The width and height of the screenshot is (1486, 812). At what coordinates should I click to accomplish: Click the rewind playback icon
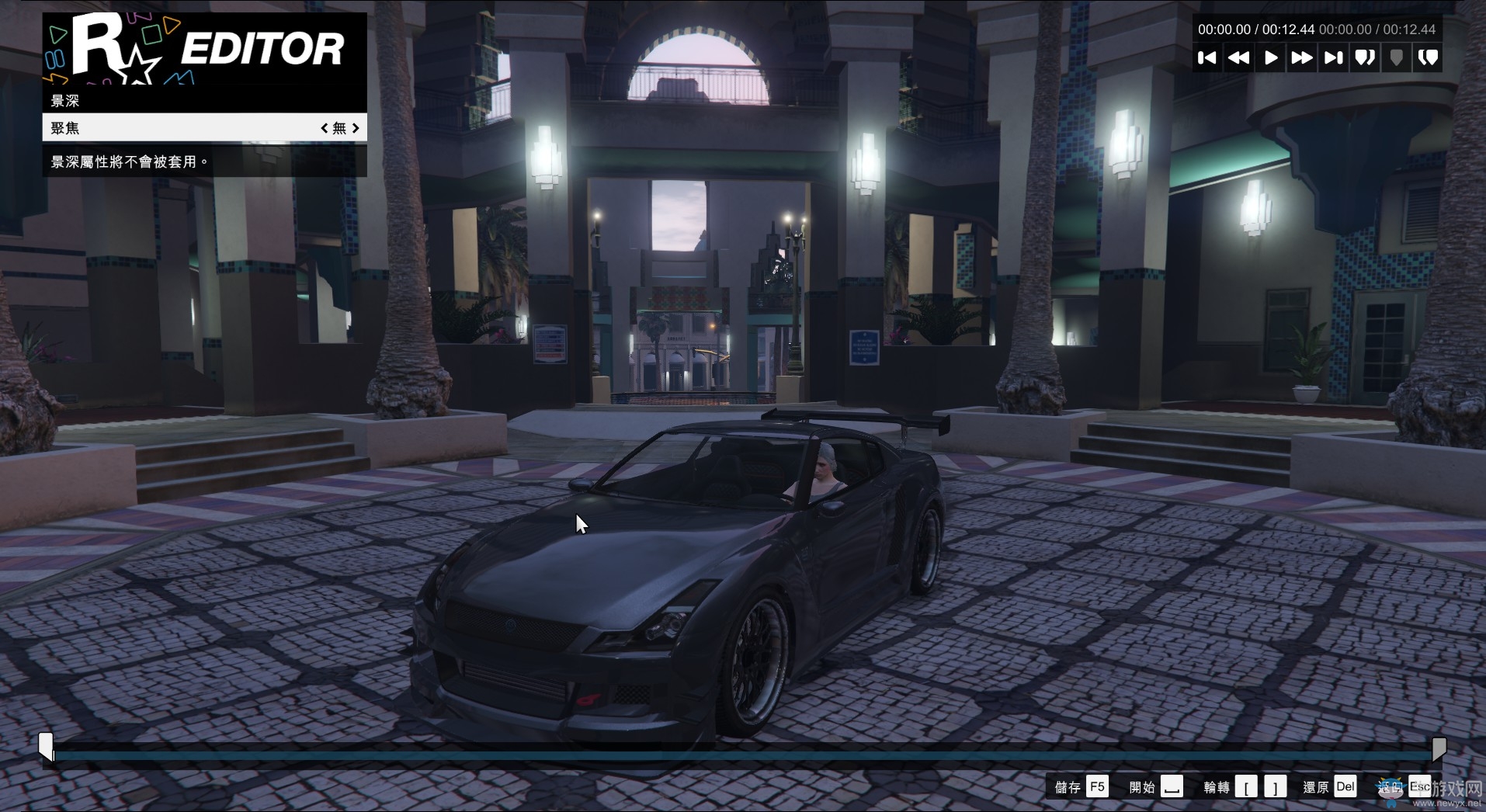[x=1239, y=57]
